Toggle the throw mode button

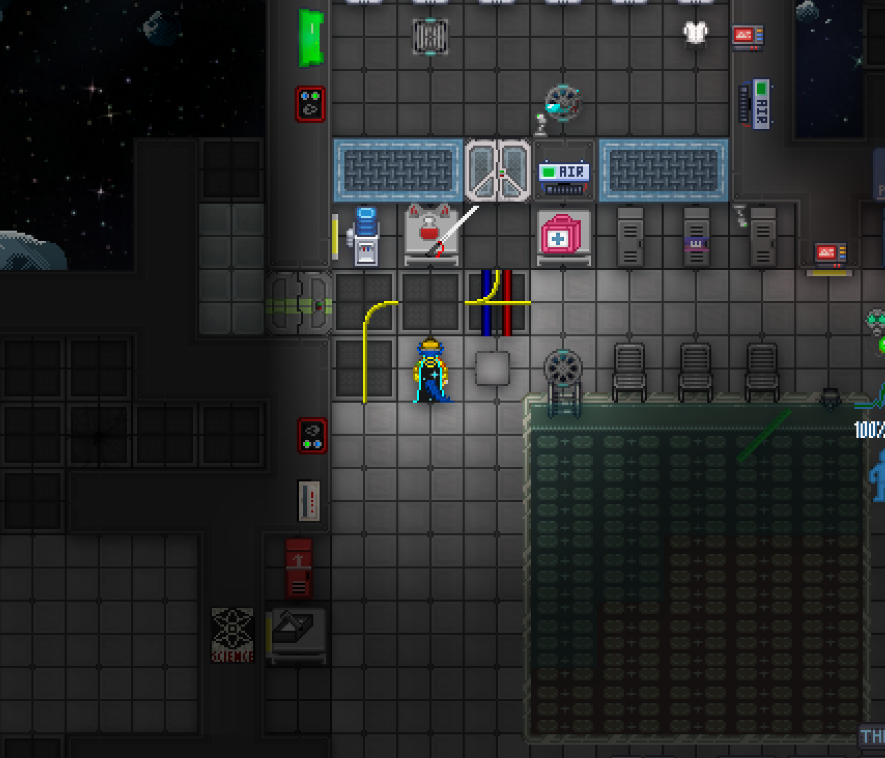coord(872,737)
